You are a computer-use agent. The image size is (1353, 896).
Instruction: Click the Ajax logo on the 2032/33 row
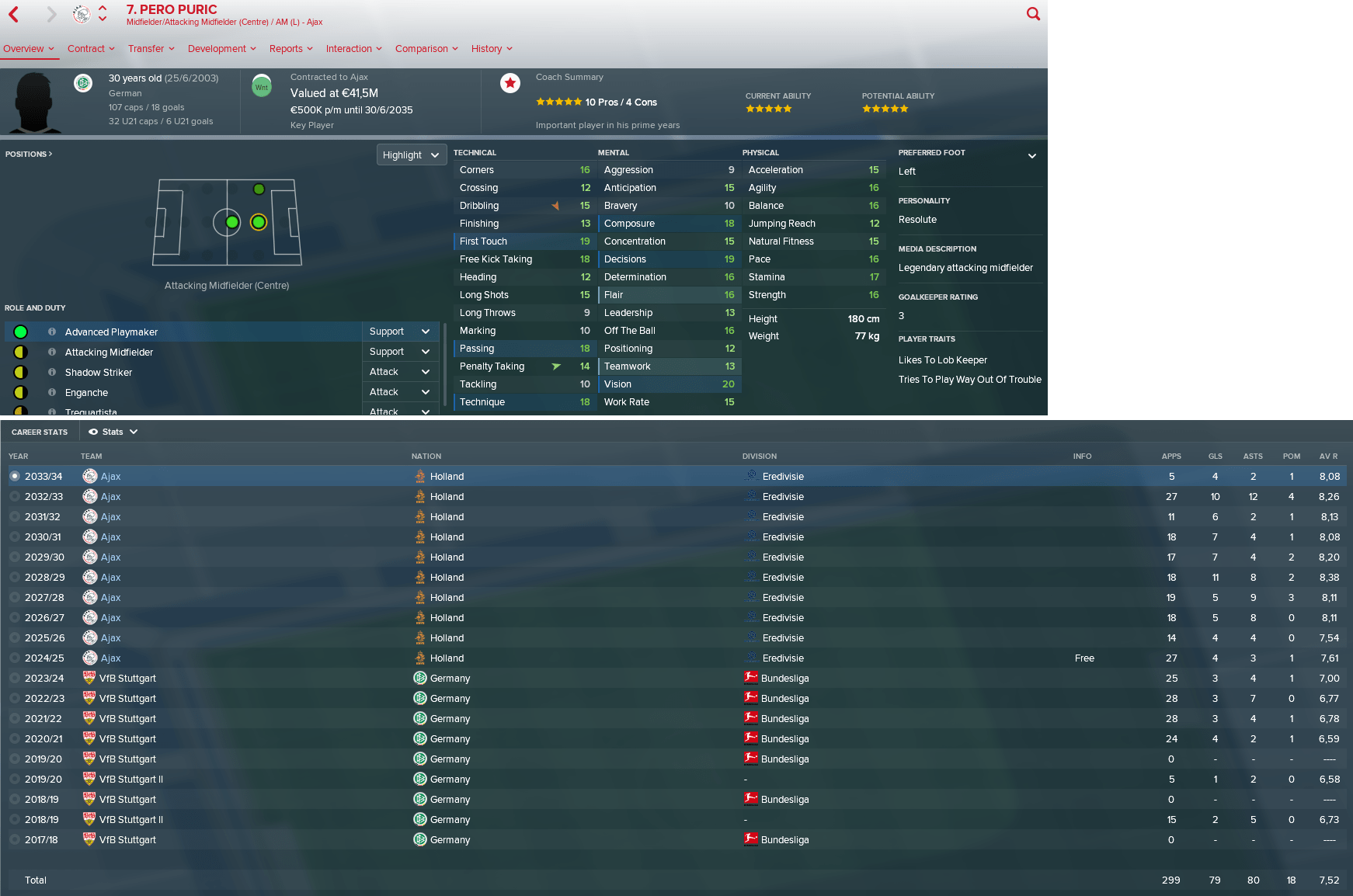click(x=90, y=496)
